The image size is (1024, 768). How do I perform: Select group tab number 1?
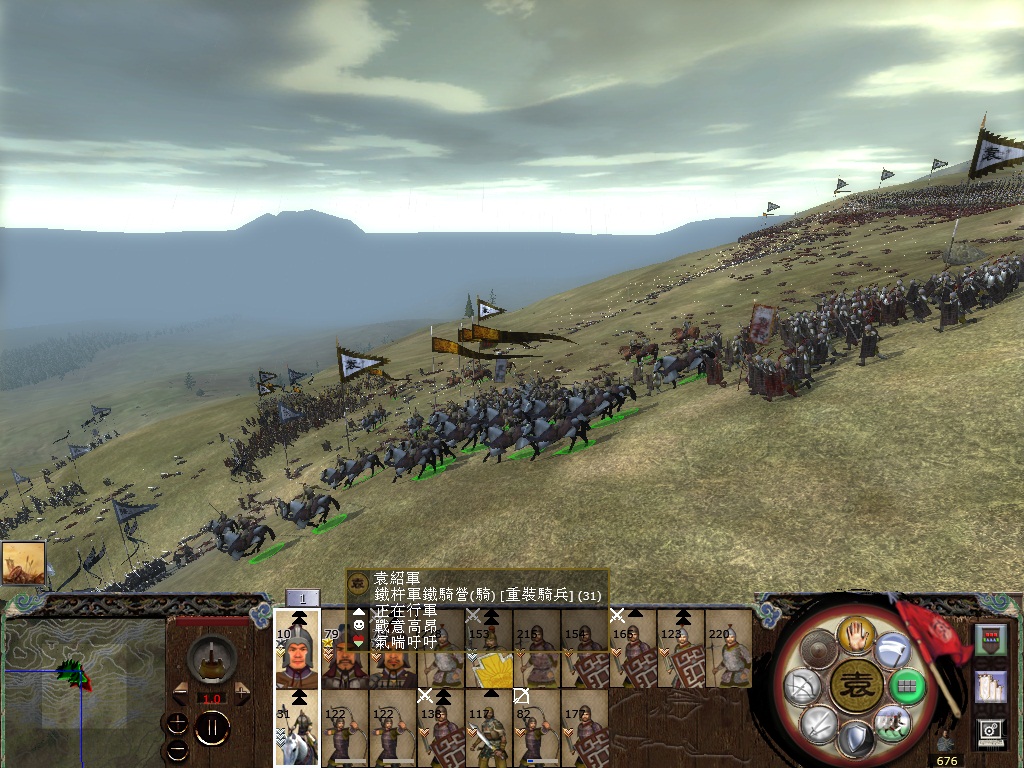pyautogui.click(x=302, y=598)
